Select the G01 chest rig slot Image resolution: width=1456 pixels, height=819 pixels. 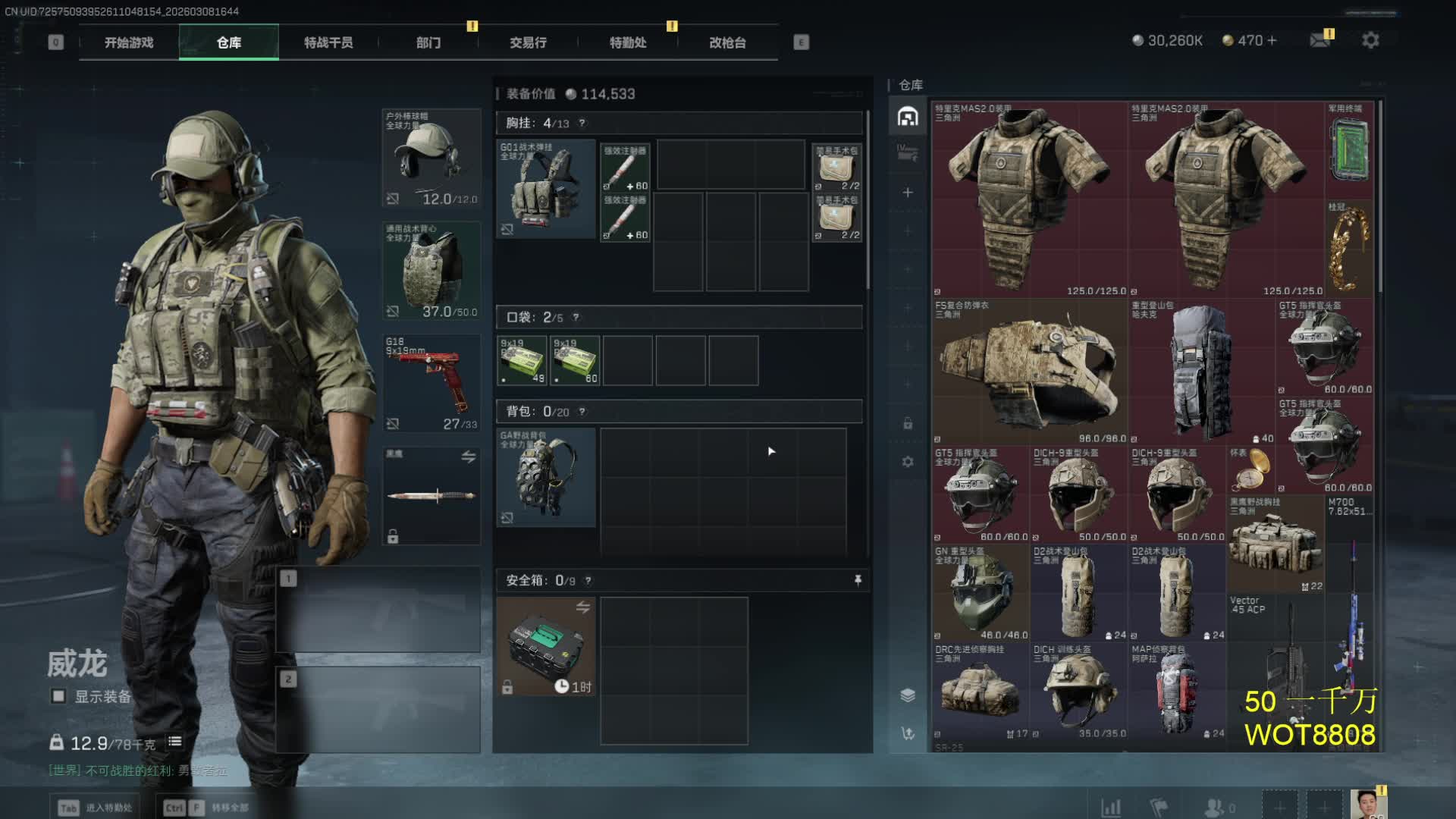click(545, 188)
